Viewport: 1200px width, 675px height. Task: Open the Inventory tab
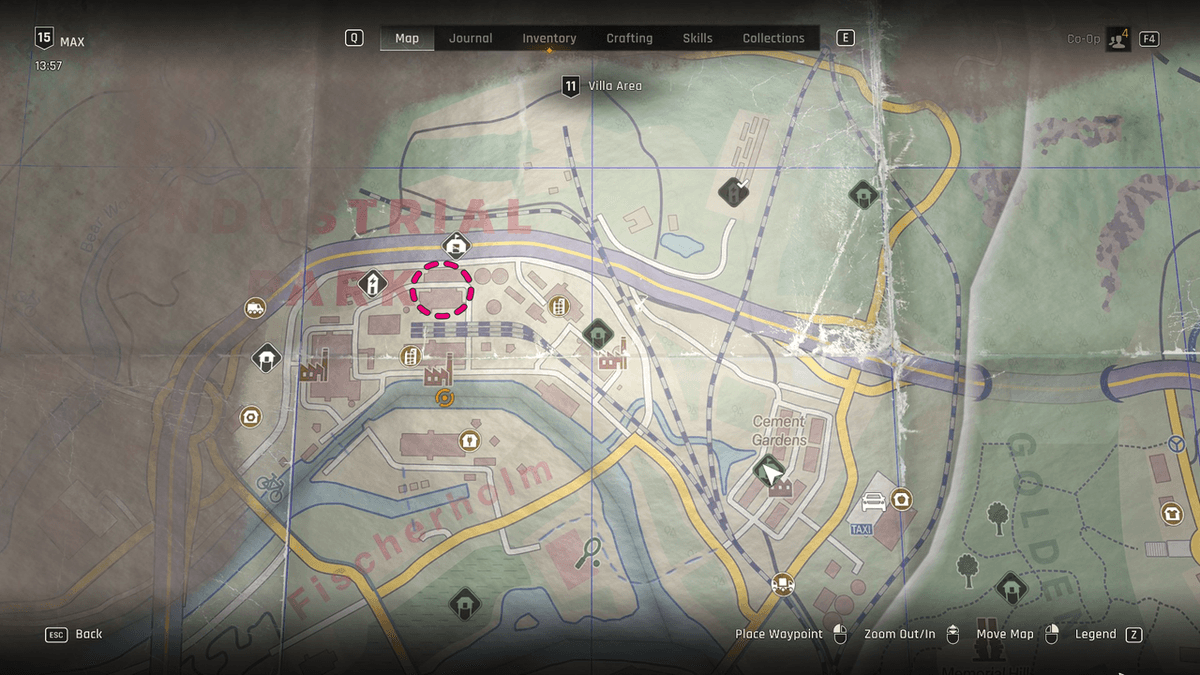pyautogui.click(x=549, y=38)
